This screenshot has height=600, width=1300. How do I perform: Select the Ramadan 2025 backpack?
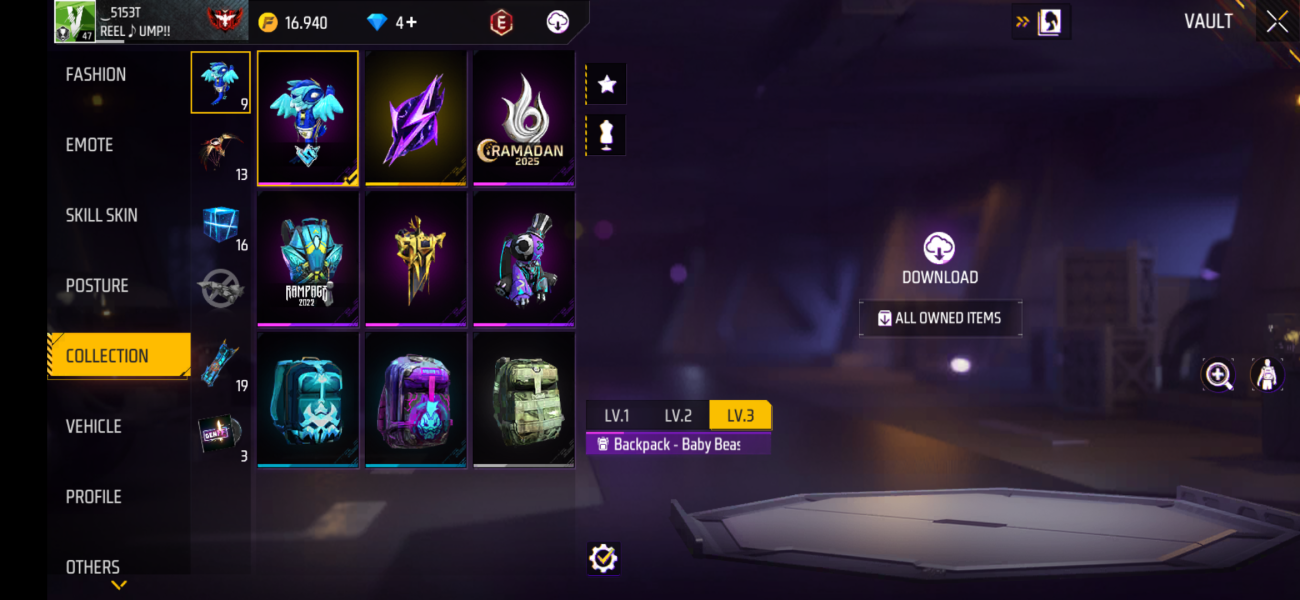coord(523,117)
